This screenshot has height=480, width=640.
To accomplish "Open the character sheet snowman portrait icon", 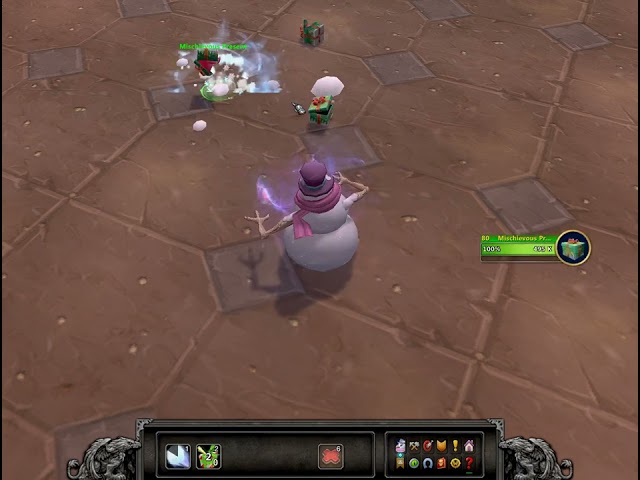I will (x=400, y=446).
